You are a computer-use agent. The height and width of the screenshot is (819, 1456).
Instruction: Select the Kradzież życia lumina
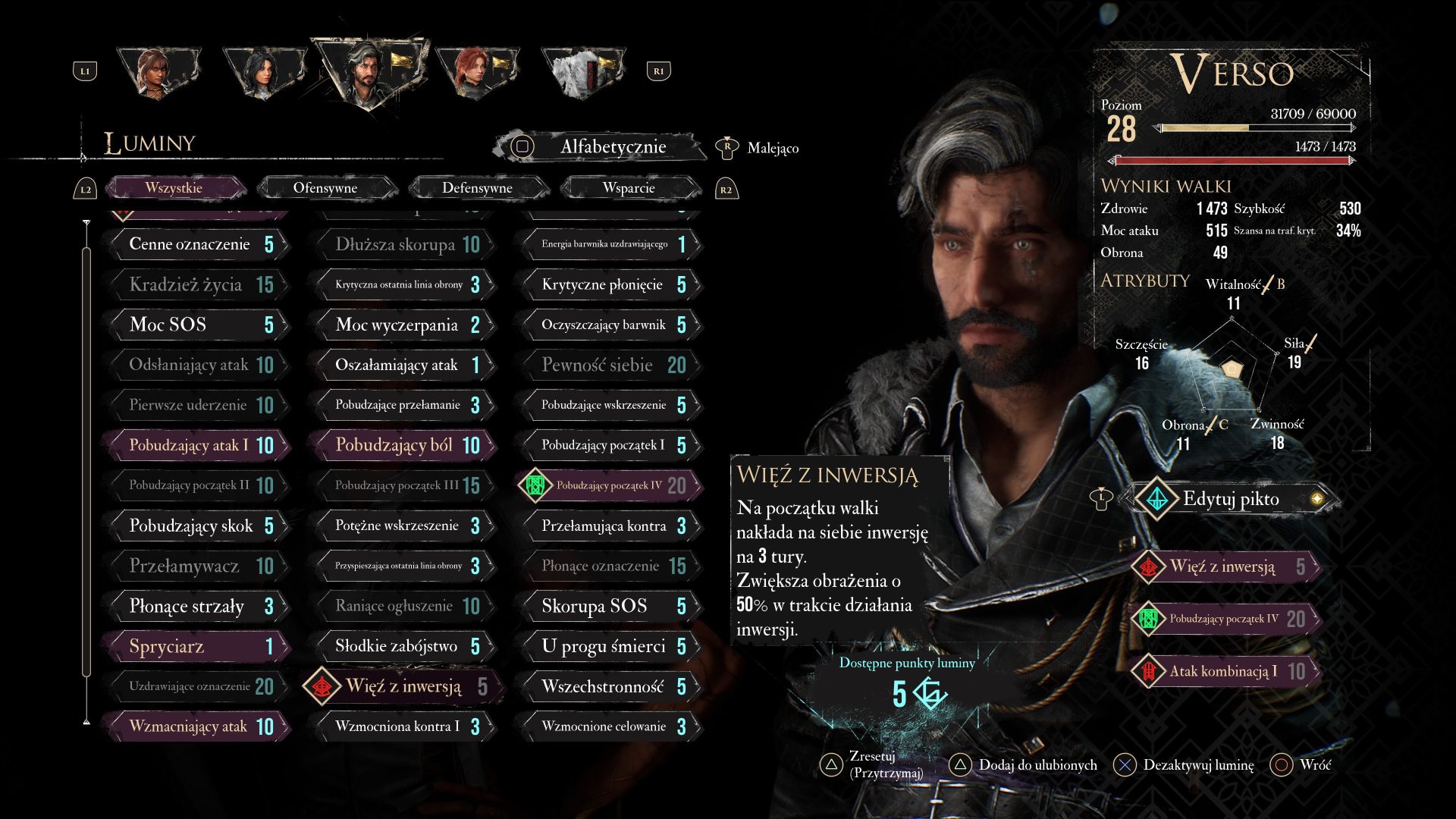(199, 285)
